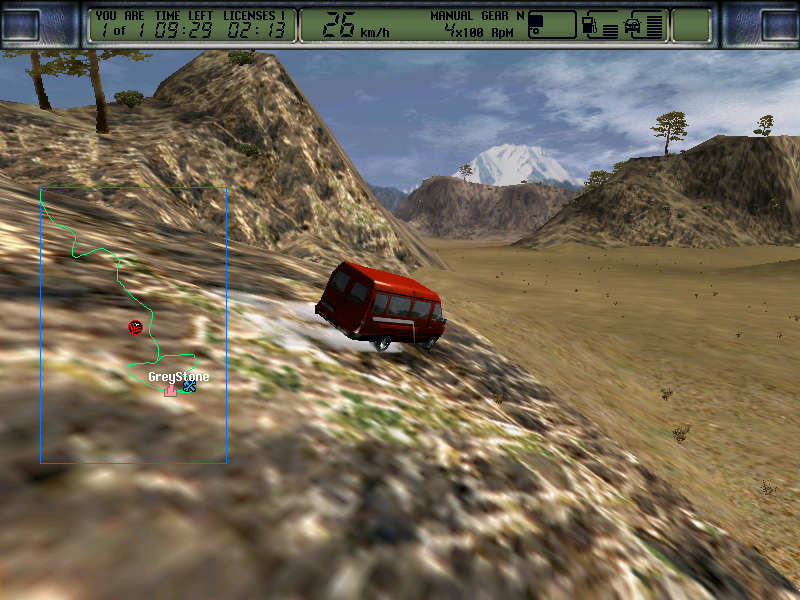The image size is (800, 600).
Task: Click the red player marker on the minimap
Action: (x=135, y=327)
